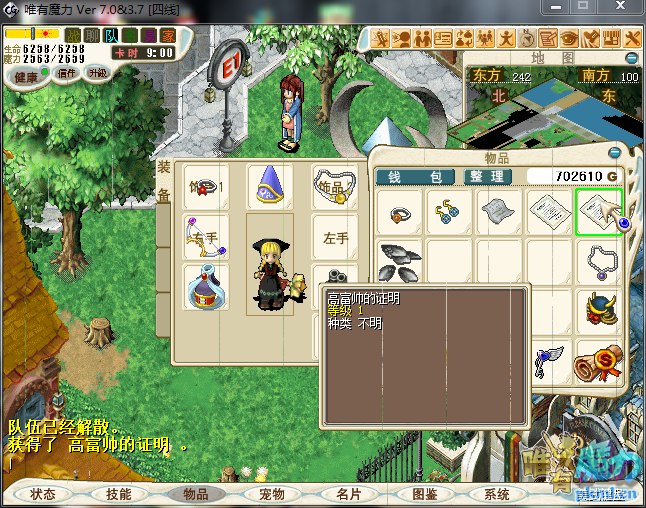Viewport: 646px width, 508px height.
Task: Toggle the 队 team chat channel
Action: (112, 35)
